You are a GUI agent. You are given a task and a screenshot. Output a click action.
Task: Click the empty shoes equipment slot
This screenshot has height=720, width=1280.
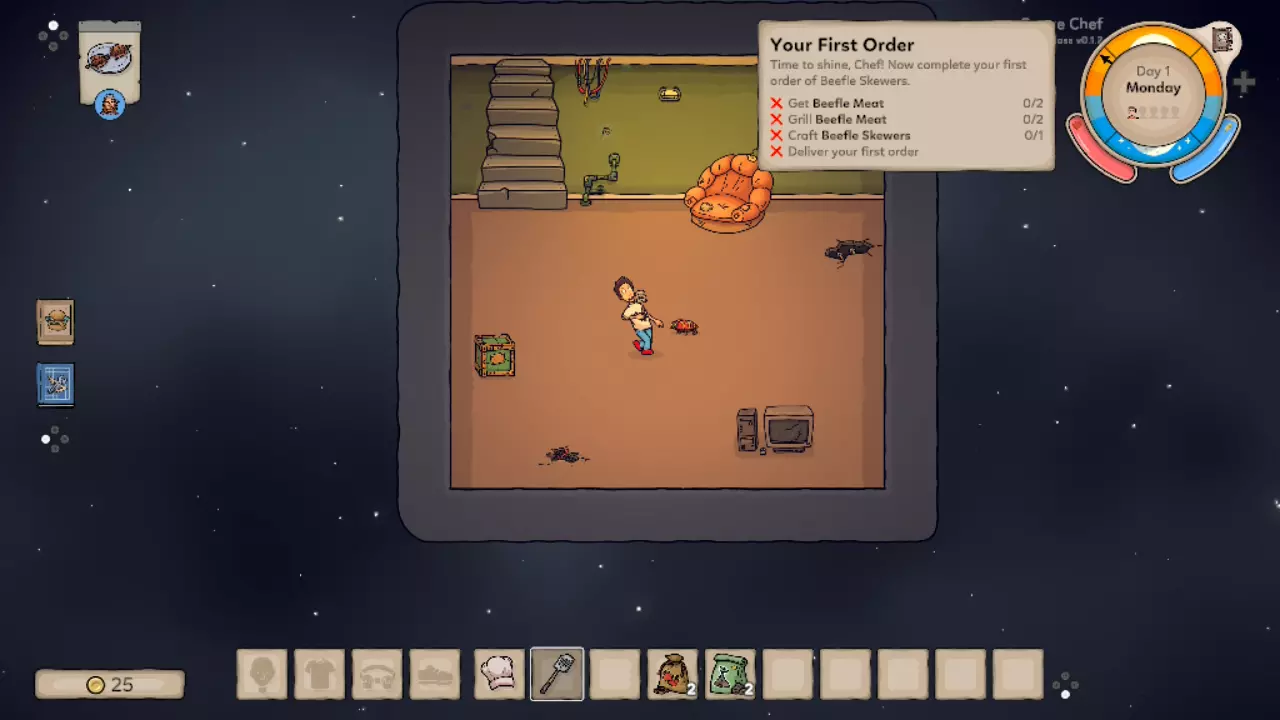coord(435,674)
